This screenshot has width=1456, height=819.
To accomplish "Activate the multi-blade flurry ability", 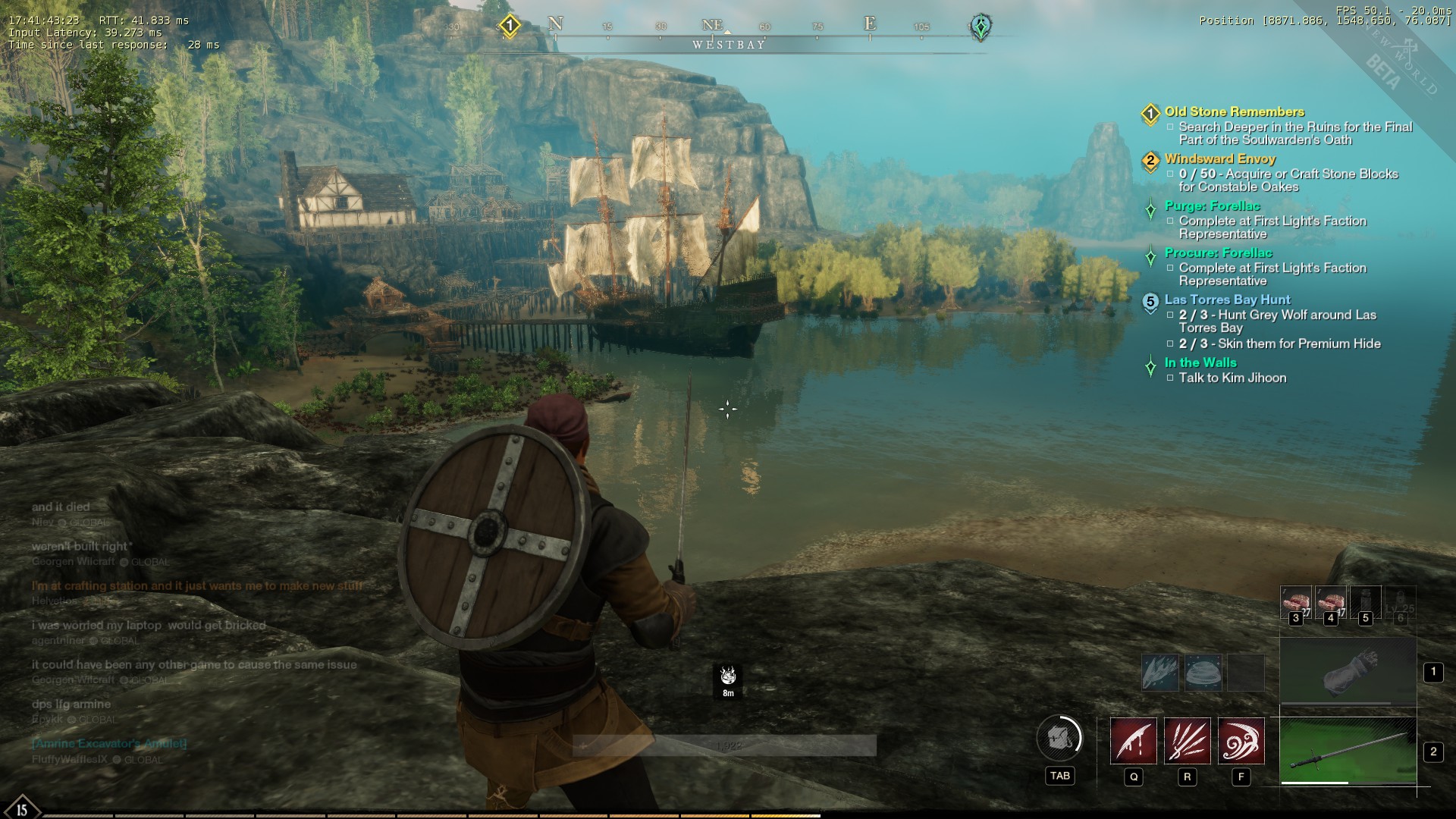I will tap(1188, 741).
